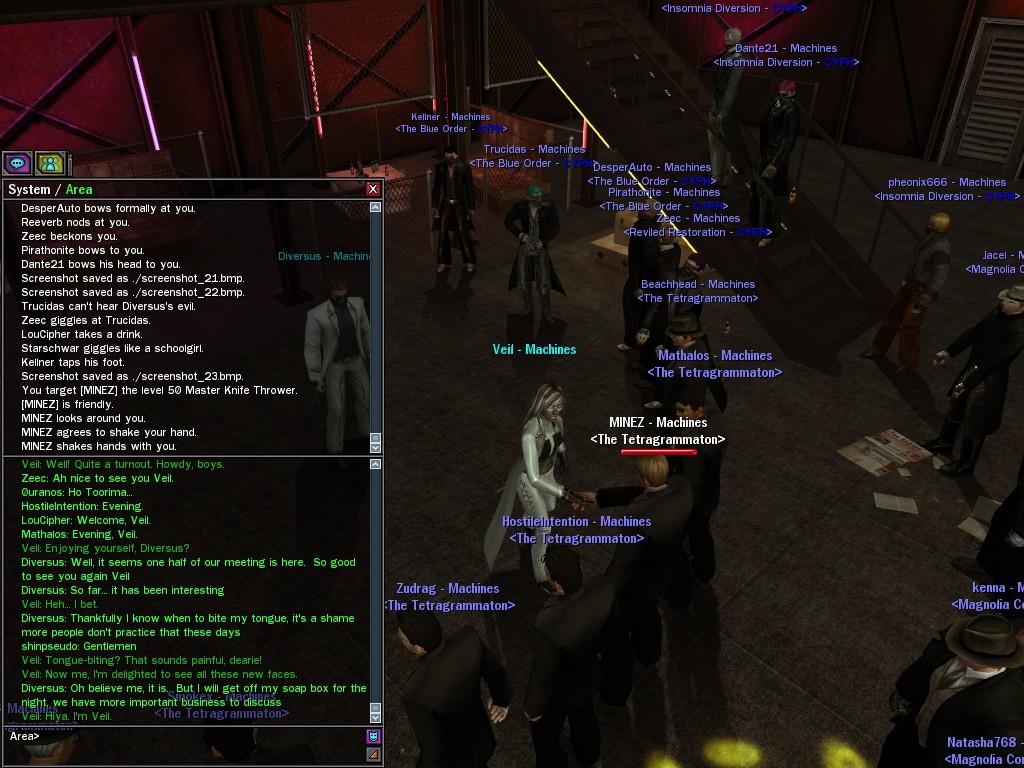Close the System / Area chat window
This screenshot has height=768, width=1024.
(x=373, y=189)
